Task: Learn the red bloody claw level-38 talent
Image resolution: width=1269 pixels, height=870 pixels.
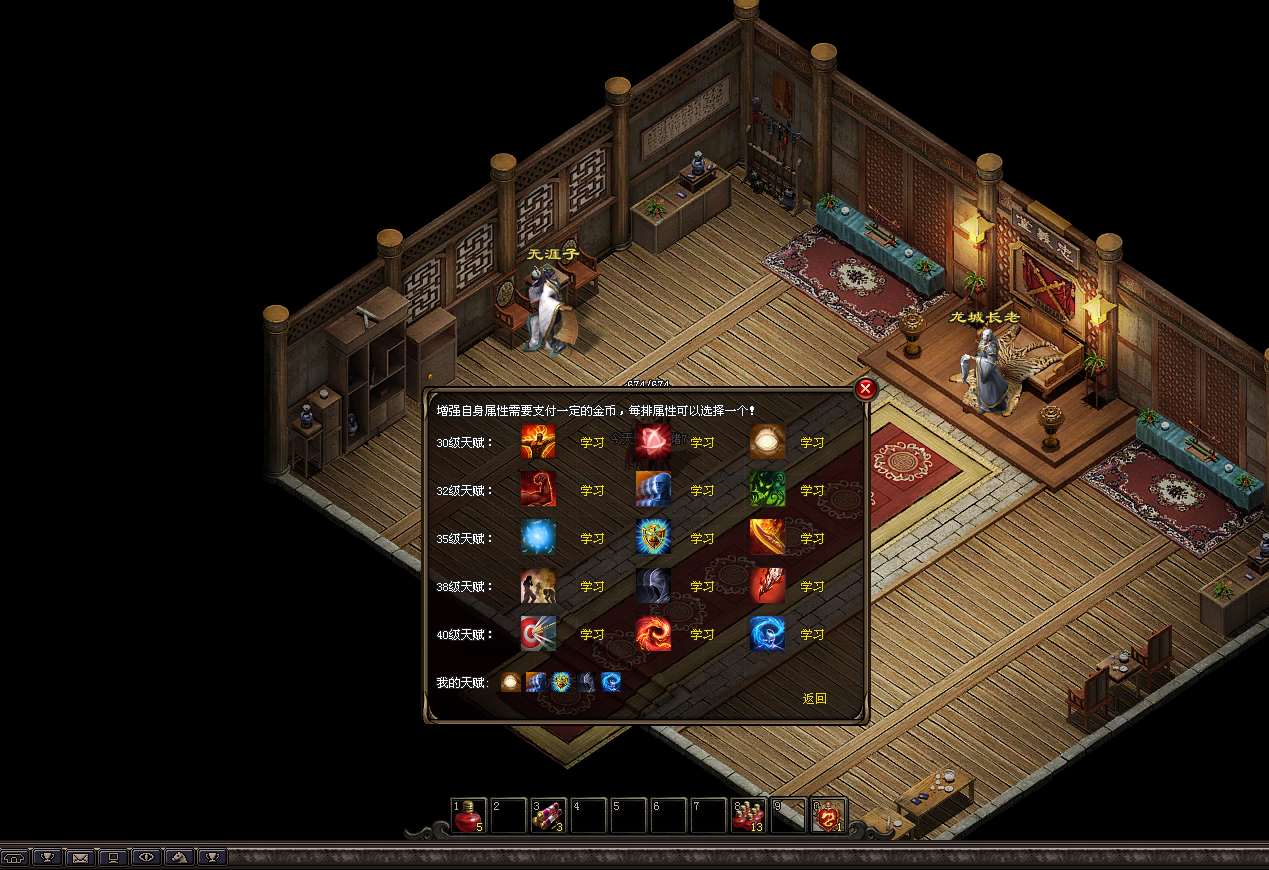Action: coord(812,586)
